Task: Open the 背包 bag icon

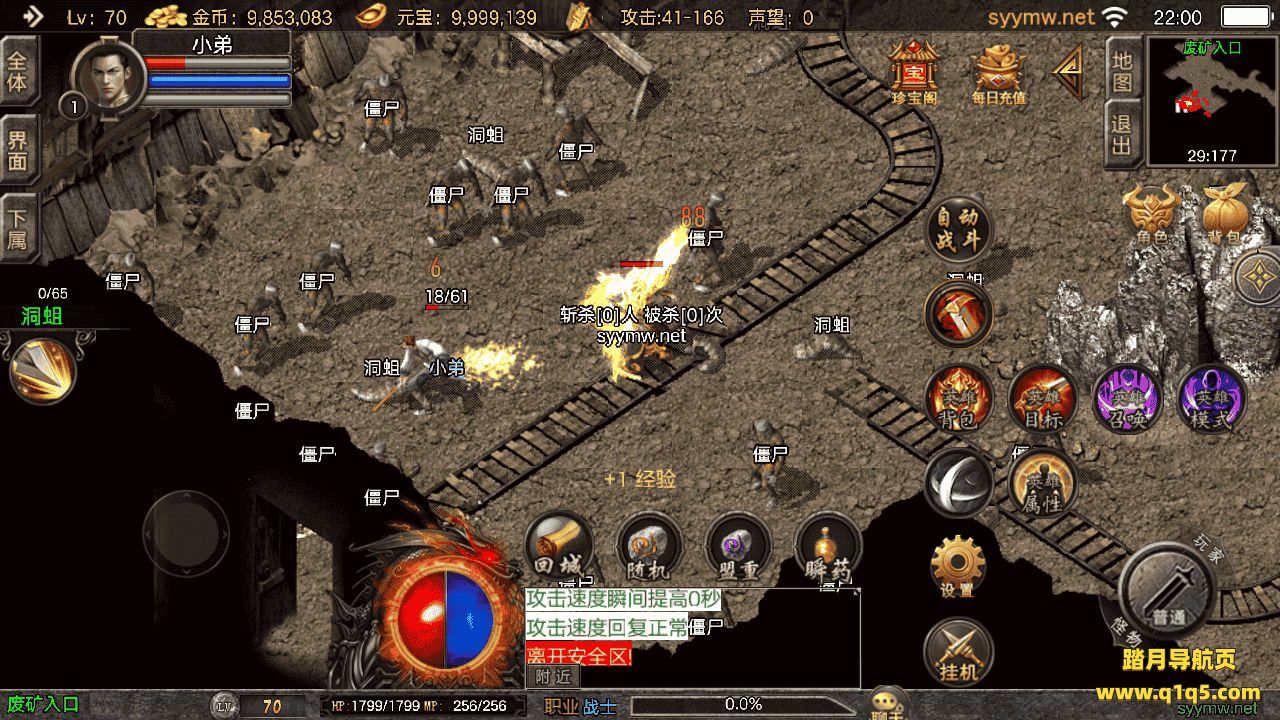Action: click(x=1225, y=214)
